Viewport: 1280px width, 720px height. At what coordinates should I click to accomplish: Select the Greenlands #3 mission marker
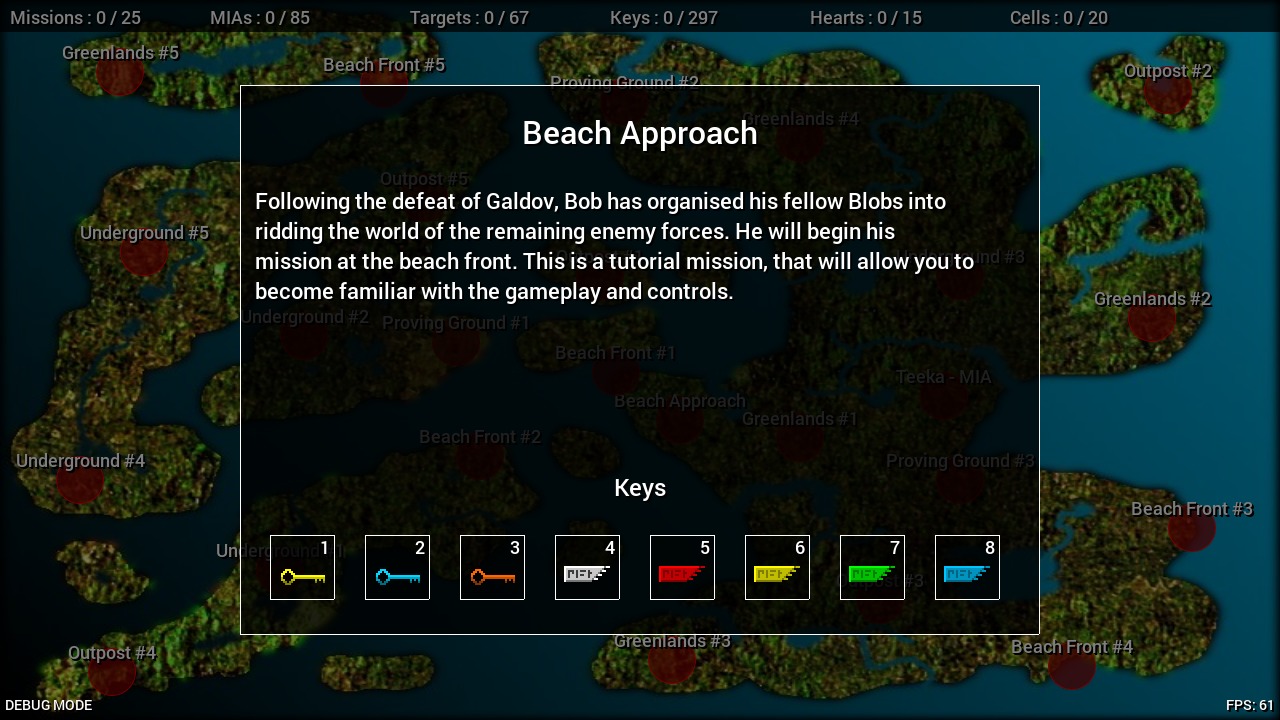tap(672, 661)
